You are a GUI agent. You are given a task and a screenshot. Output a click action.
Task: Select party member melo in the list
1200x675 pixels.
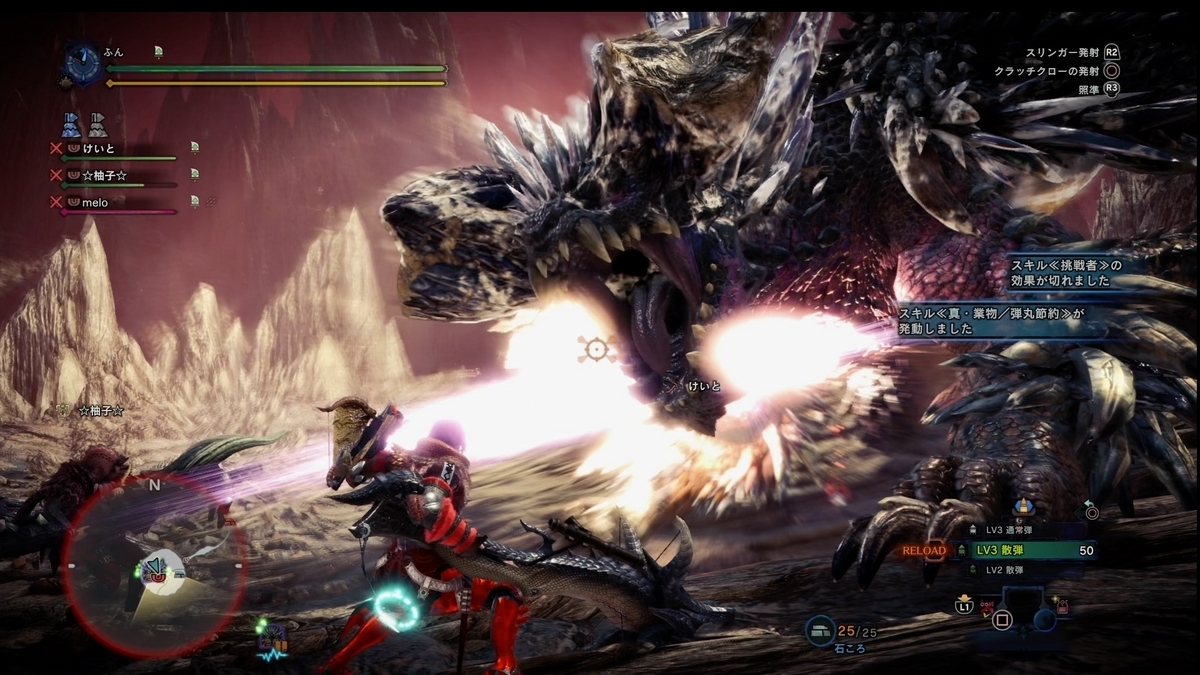click(x=98, y=202)
